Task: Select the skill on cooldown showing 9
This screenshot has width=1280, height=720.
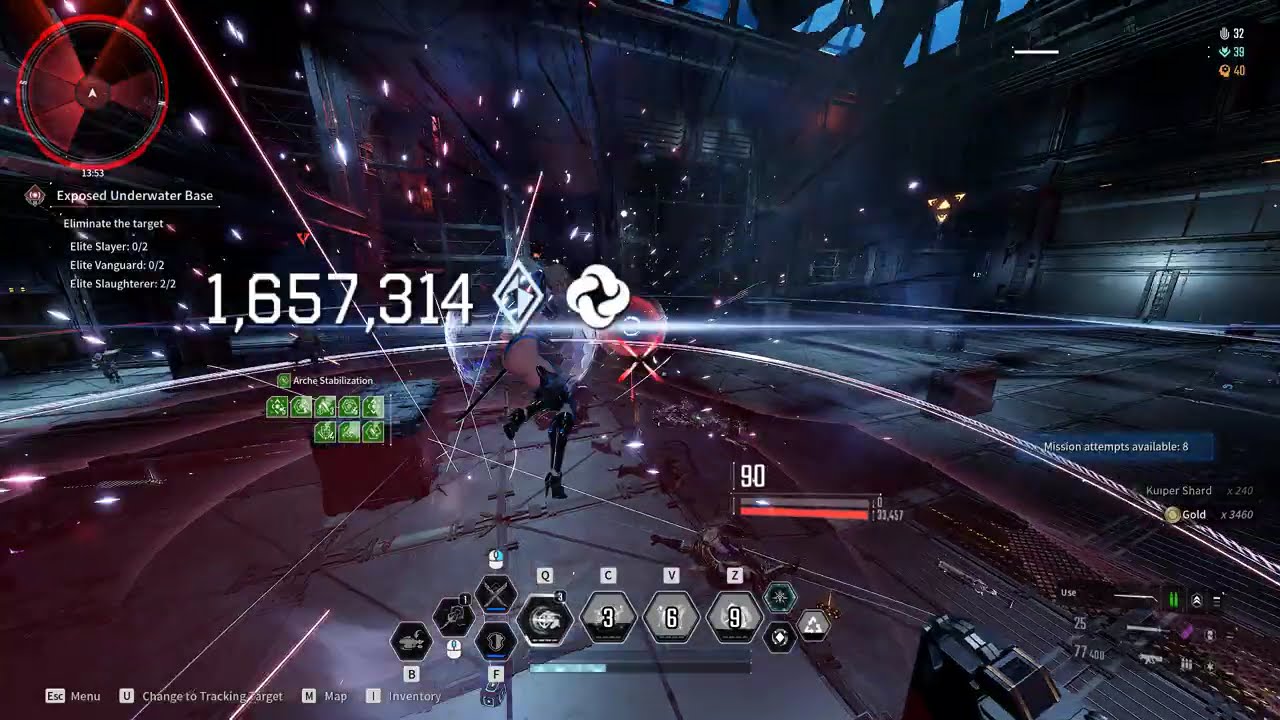Action: (734, 618)
